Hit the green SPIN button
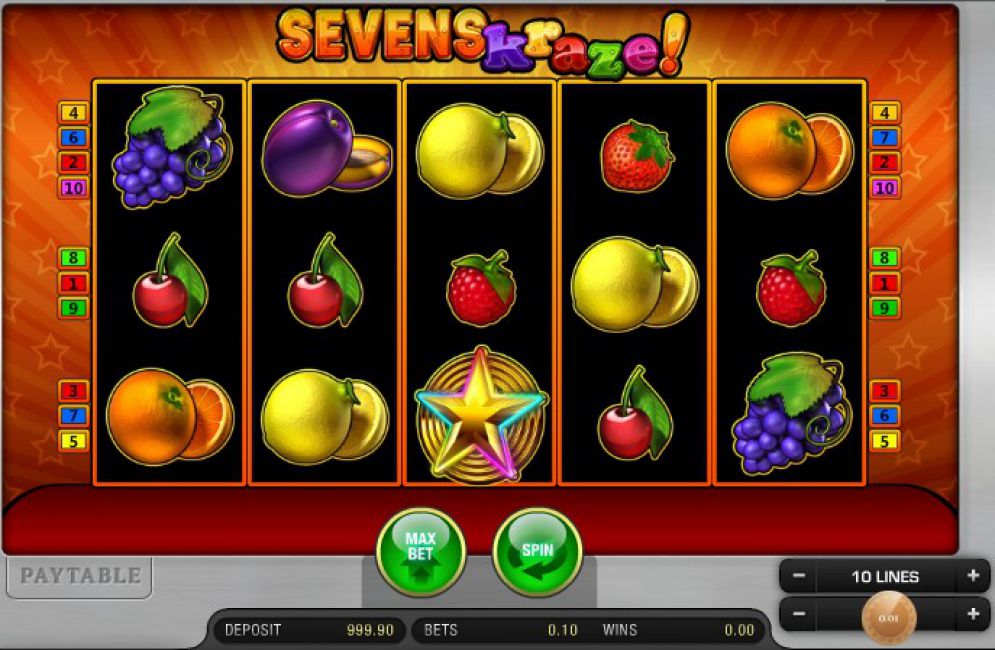This screenshot has width=995, height=650. (537, 552)
